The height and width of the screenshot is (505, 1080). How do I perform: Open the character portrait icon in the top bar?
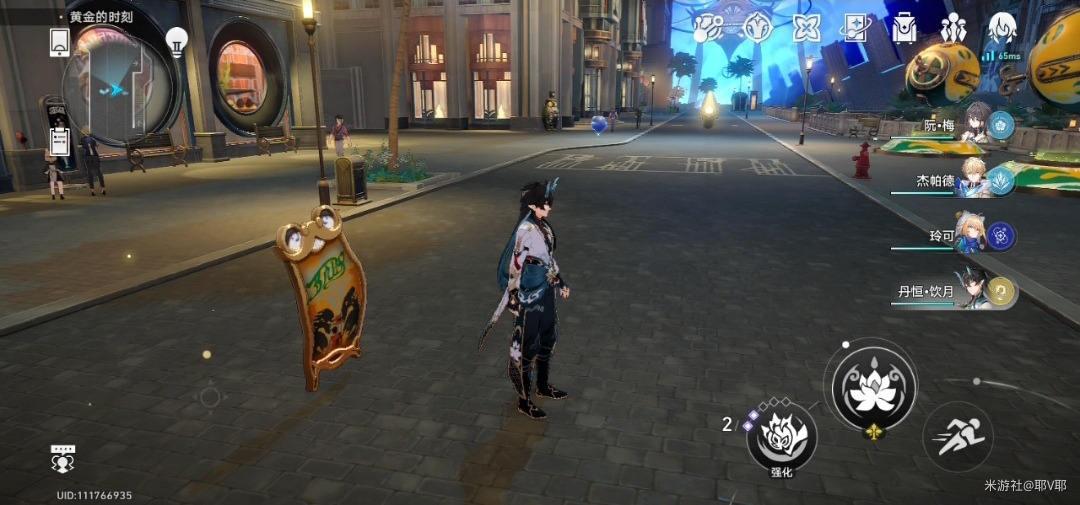pyautogui.click(x=1002, y=28)
